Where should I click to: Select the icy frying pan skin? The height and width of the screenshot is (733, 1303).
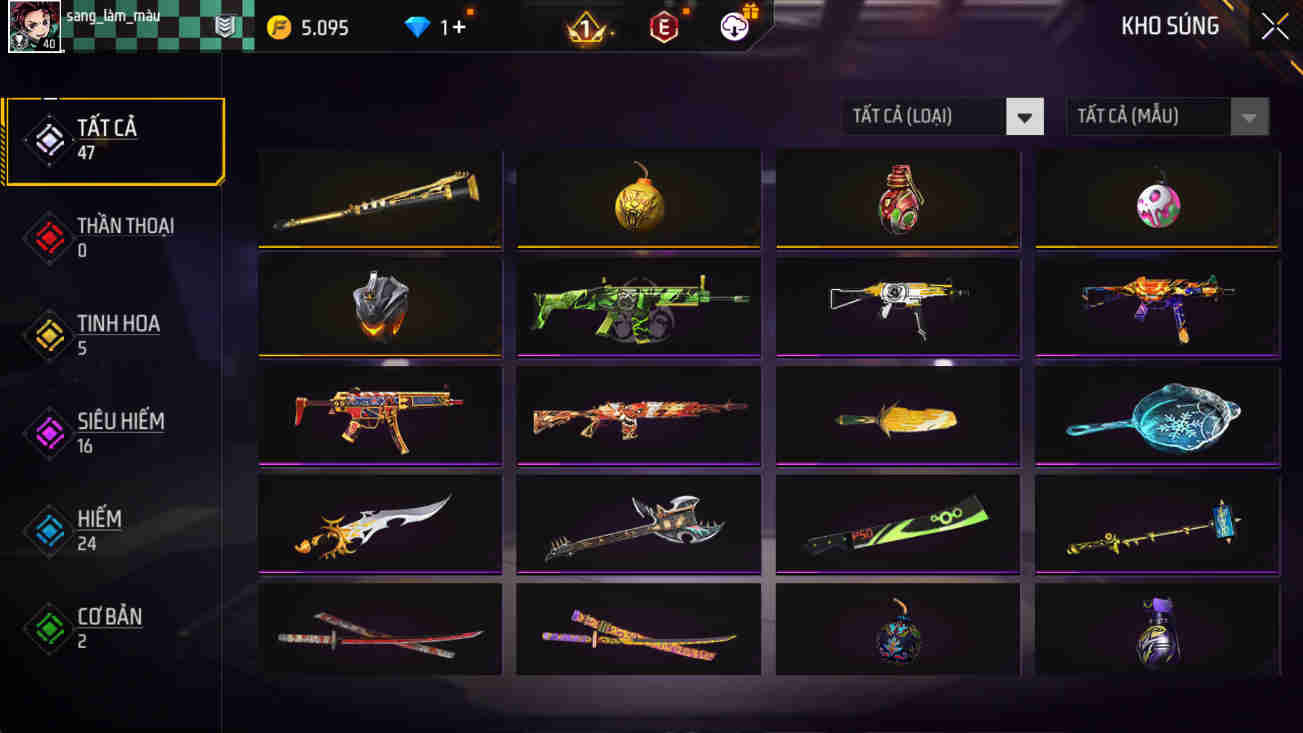[1157, 414]
